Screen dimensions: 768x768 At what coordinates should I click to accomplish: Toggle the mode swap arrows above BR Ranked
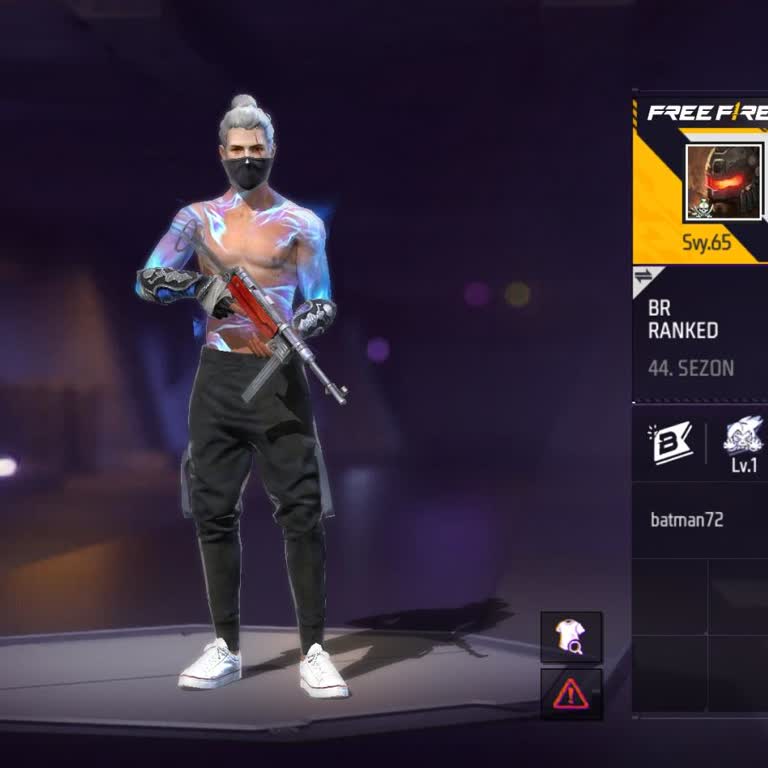coord(643,276)
